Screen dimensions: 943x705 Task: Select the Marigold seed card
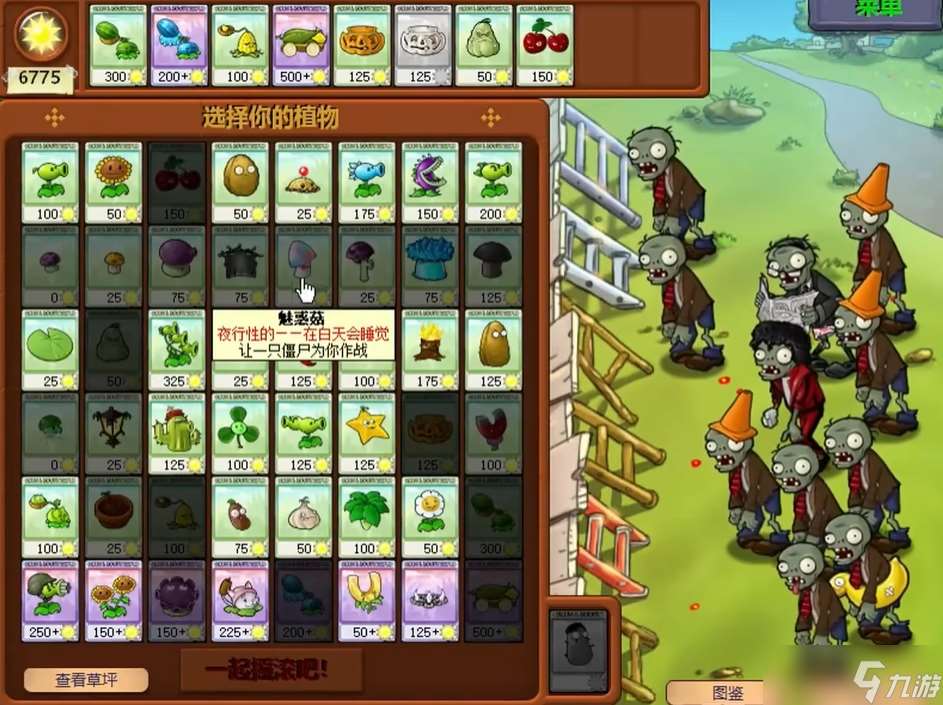(429, 517)
